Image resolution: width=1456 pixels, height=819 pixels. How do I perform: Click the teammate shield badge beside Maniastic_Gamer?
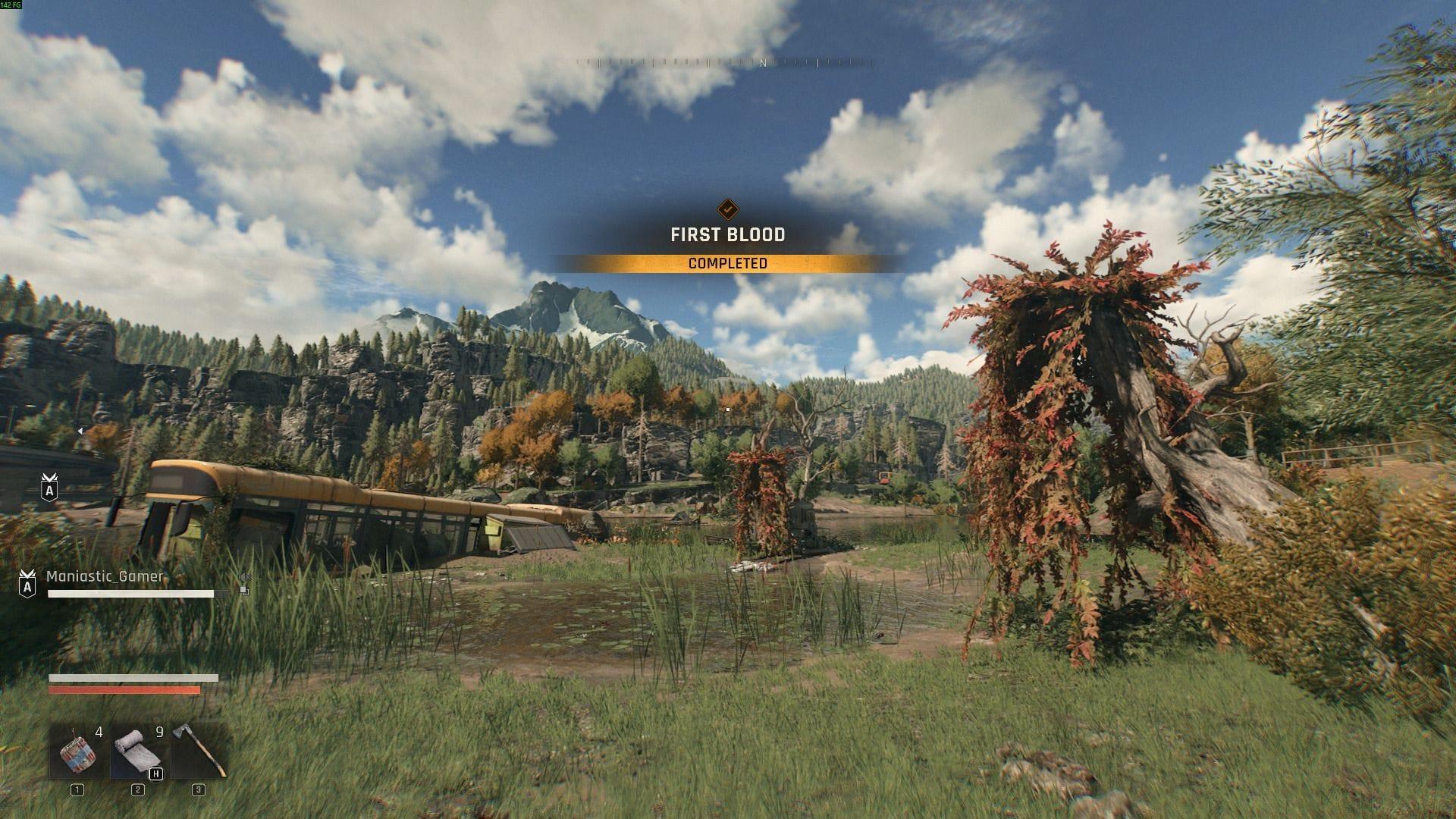(27, 583)
